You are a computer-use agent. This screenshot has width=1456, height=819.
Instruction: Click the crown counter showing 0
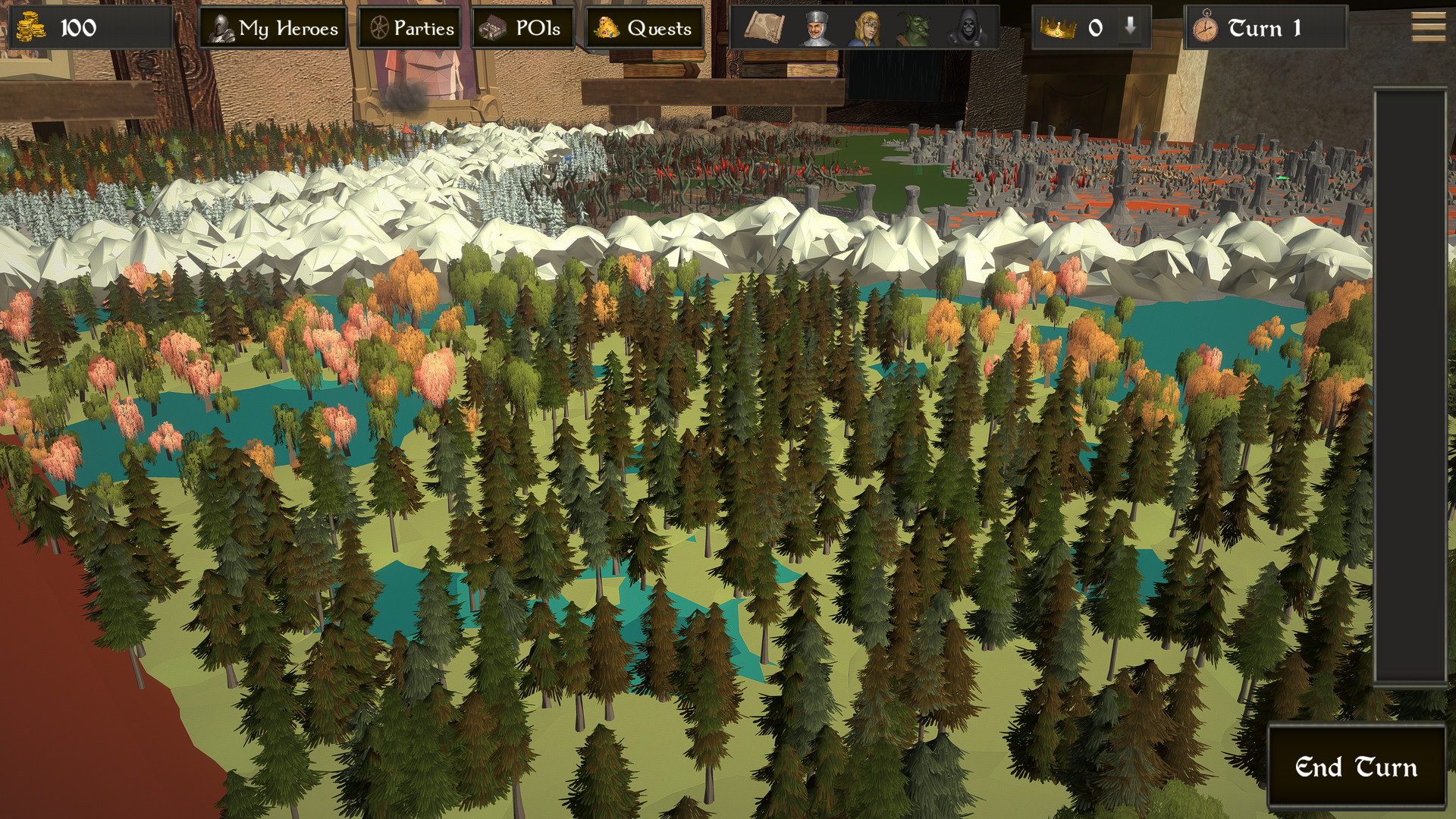pos(1097,29)
